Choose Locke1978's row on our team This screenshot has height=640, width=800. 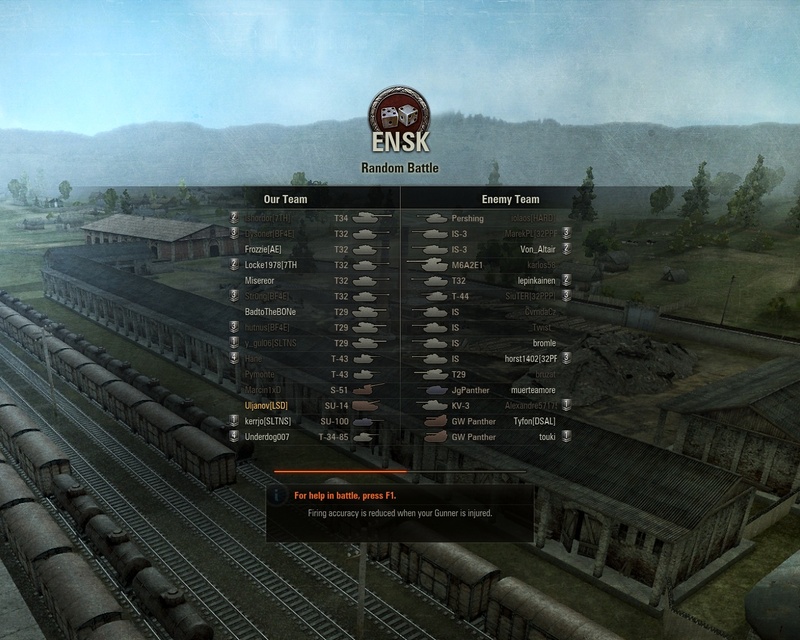point(275,265)
